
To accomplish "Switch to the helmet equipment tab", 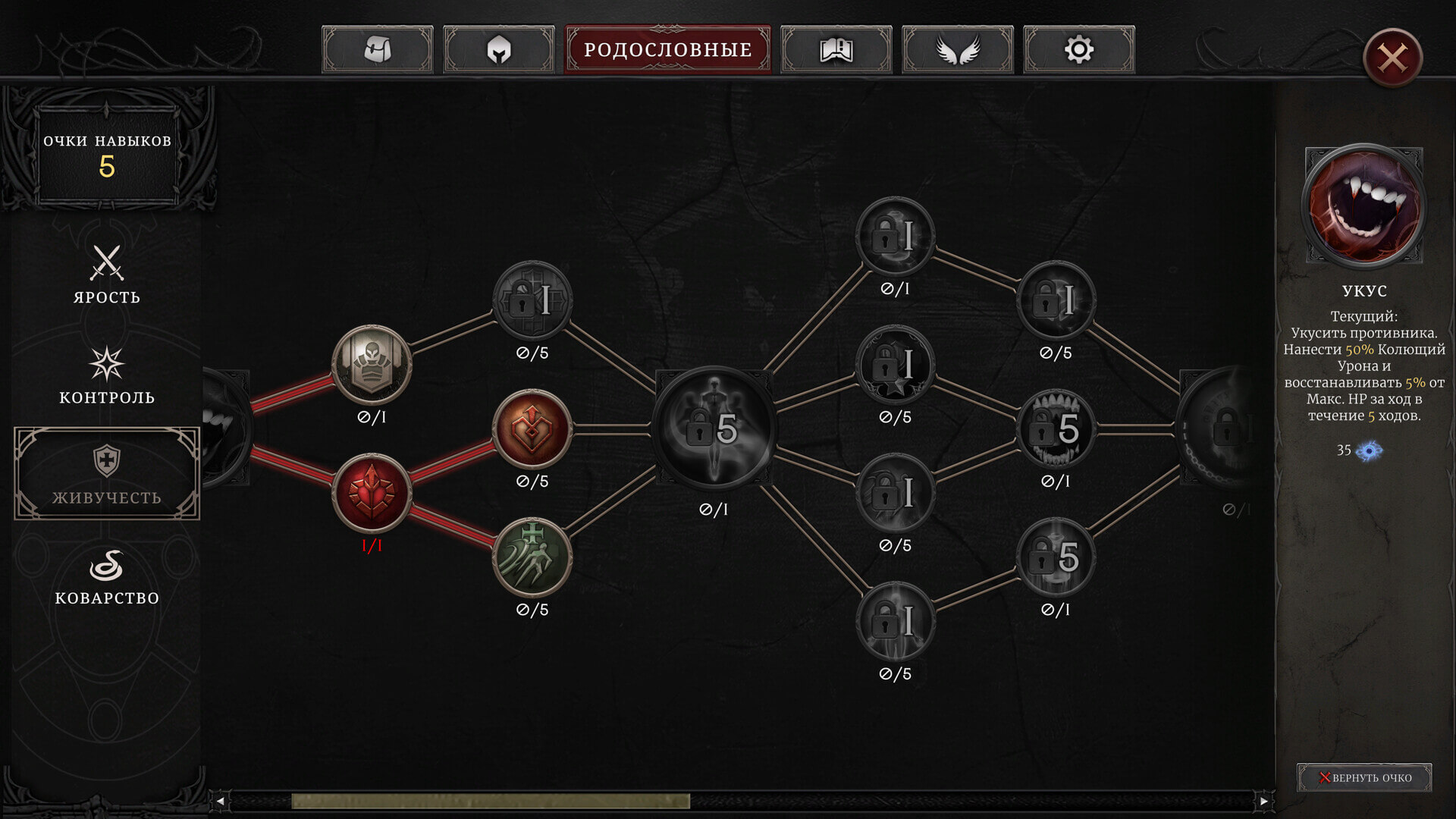I will click(x=499, y=50).
